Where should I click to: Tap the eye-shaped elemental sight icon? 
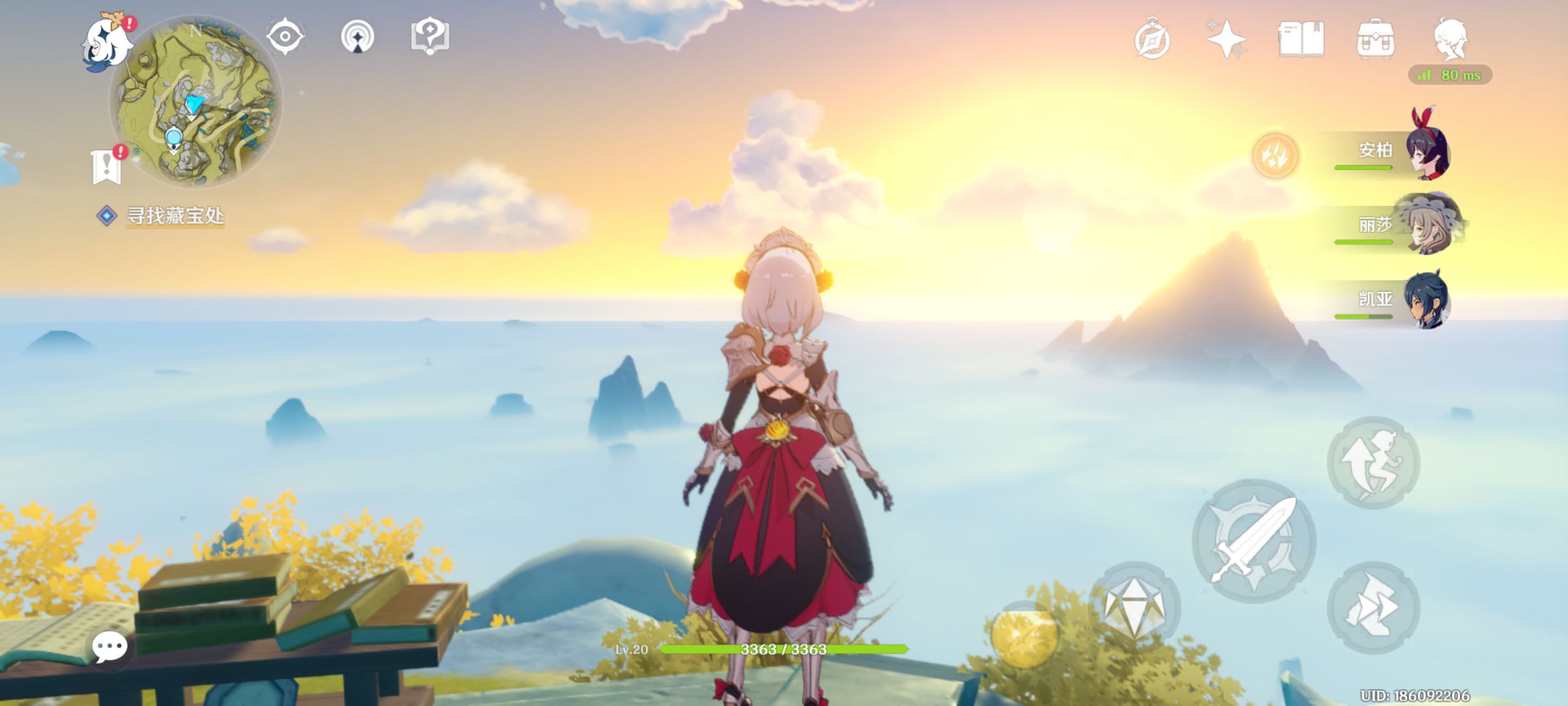pos(285,36)
